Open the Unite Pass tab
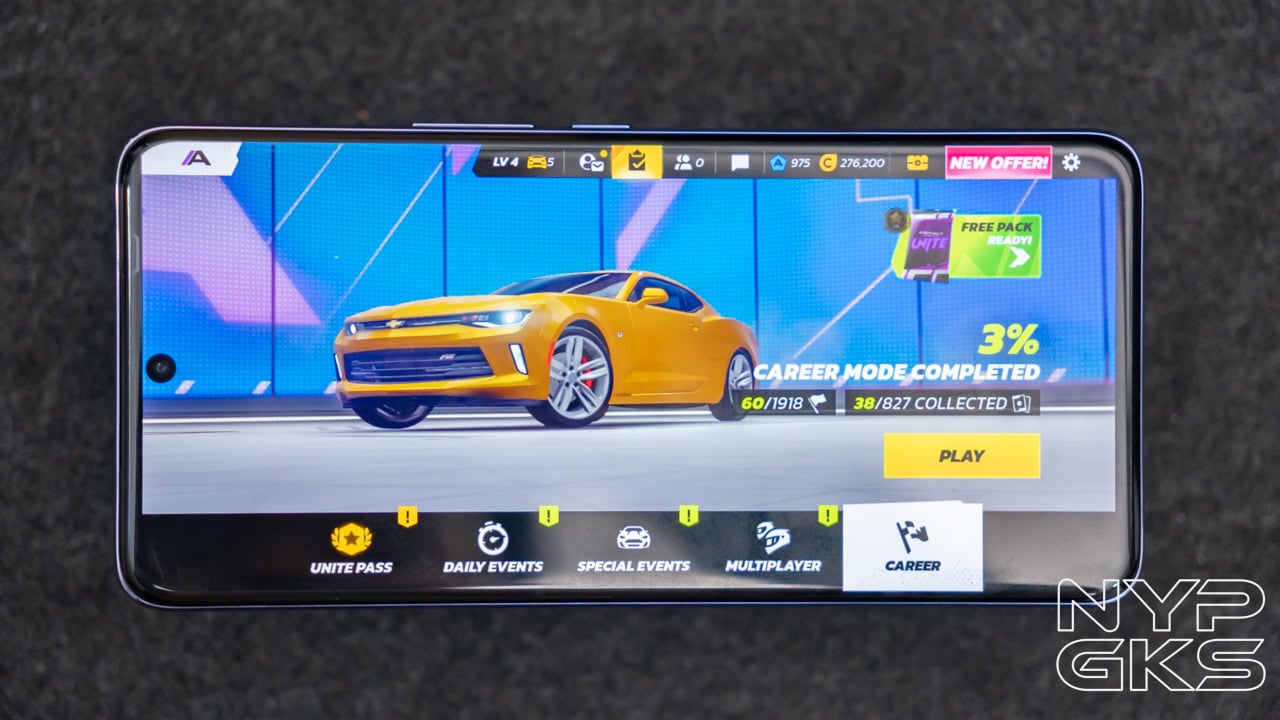This screenshot has height=720, width=1280. click(x=351, y=548)
